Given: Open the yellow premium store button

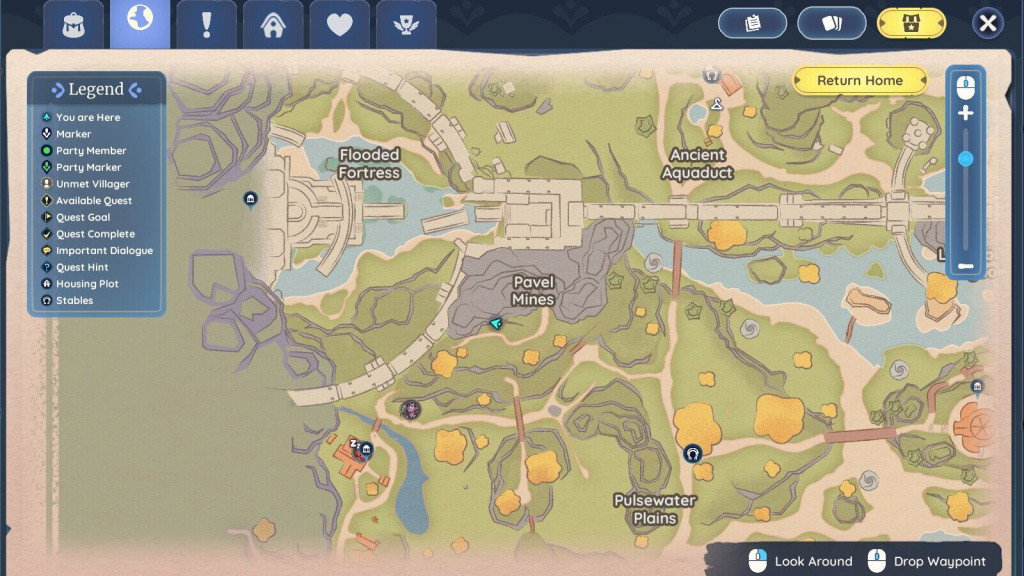Looking at the screenshot, I should point(911,23).
